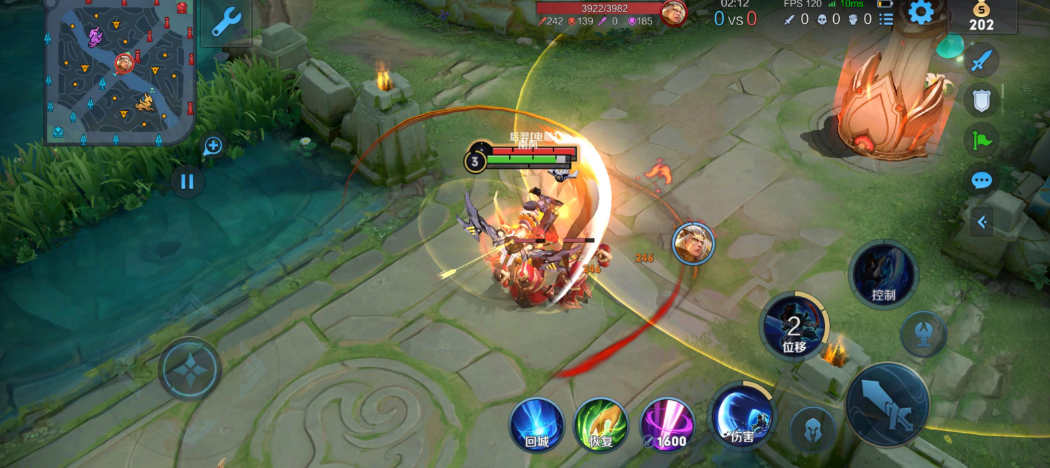Use the 回城 recall spell

pos(536,424)
